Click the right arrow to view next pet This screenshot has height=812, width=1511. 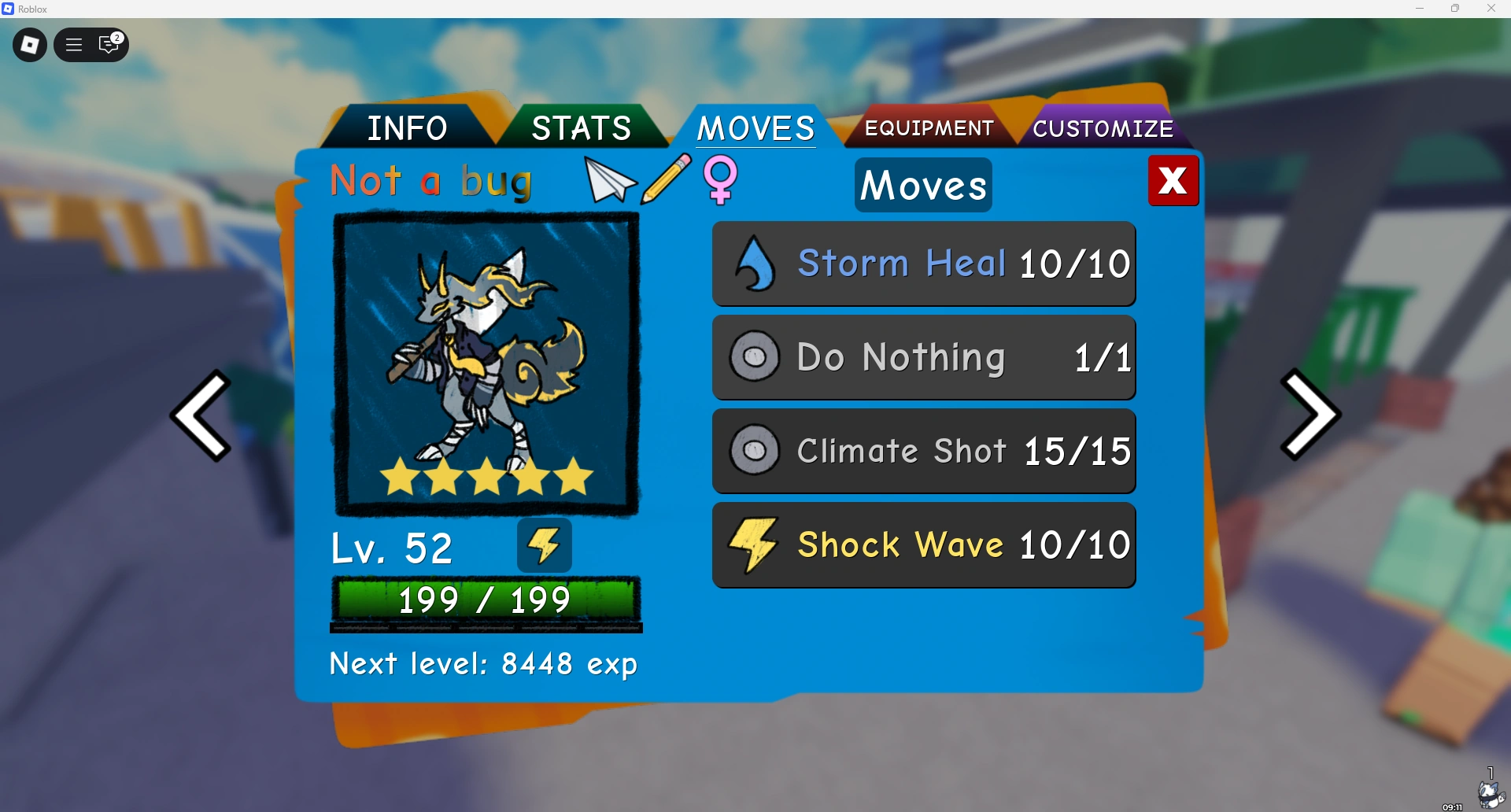[x=1309, y=415]
